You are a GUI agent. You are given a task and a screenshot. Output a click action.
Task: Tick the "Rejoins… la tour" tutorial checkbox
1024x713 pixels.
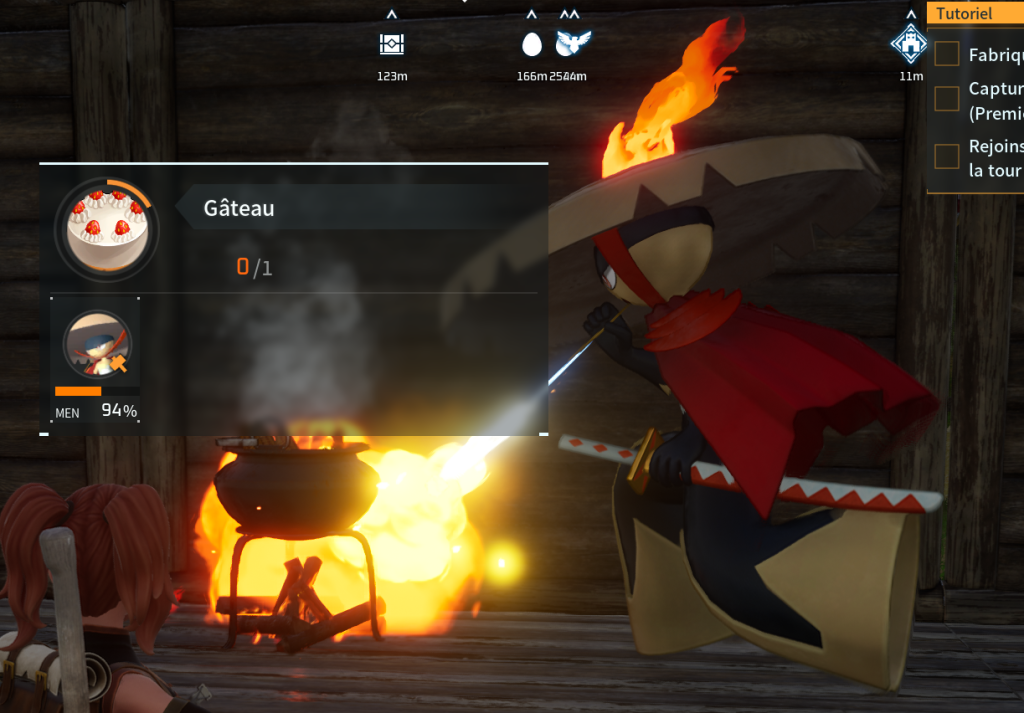click(x=946, y=156)
